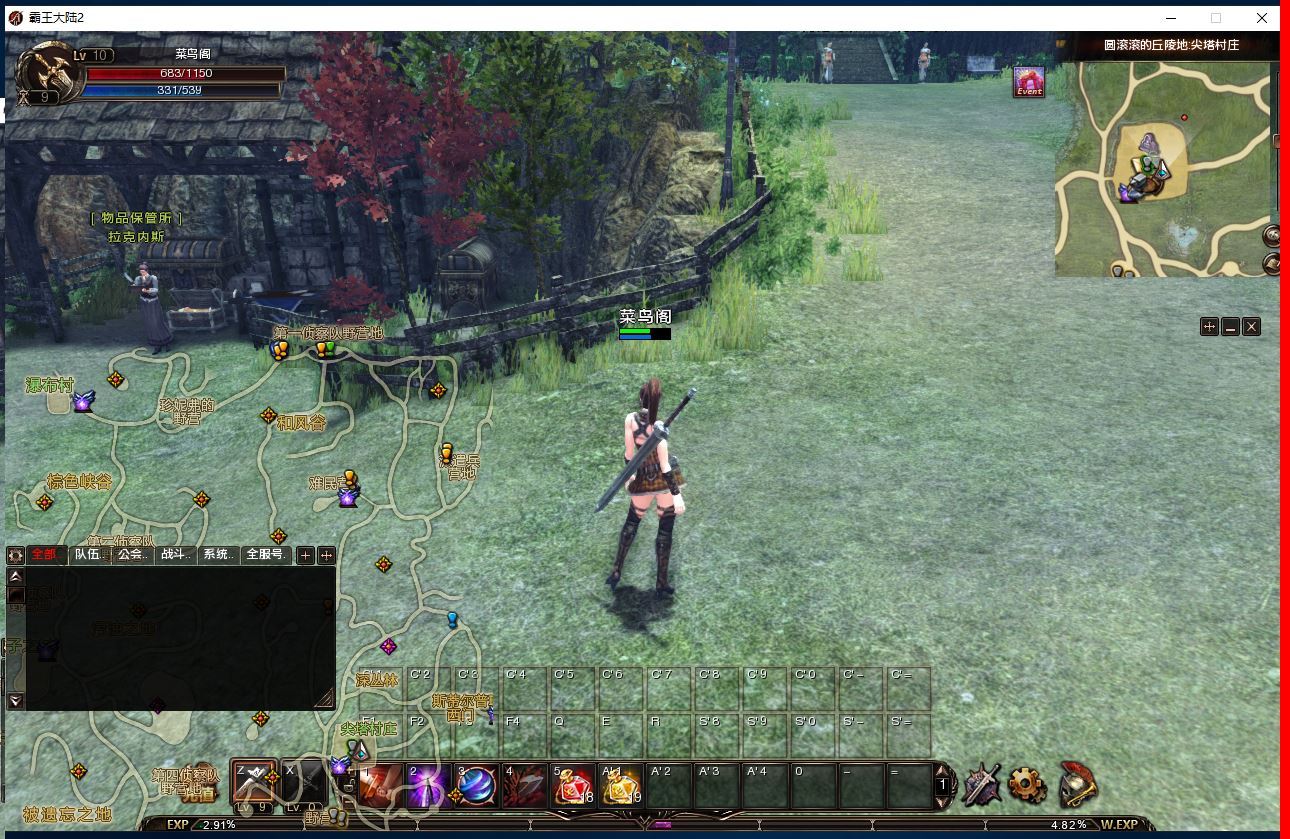Switch to the 队伍 chat tab
1290x839 pixels.
[x=88, y=555]
